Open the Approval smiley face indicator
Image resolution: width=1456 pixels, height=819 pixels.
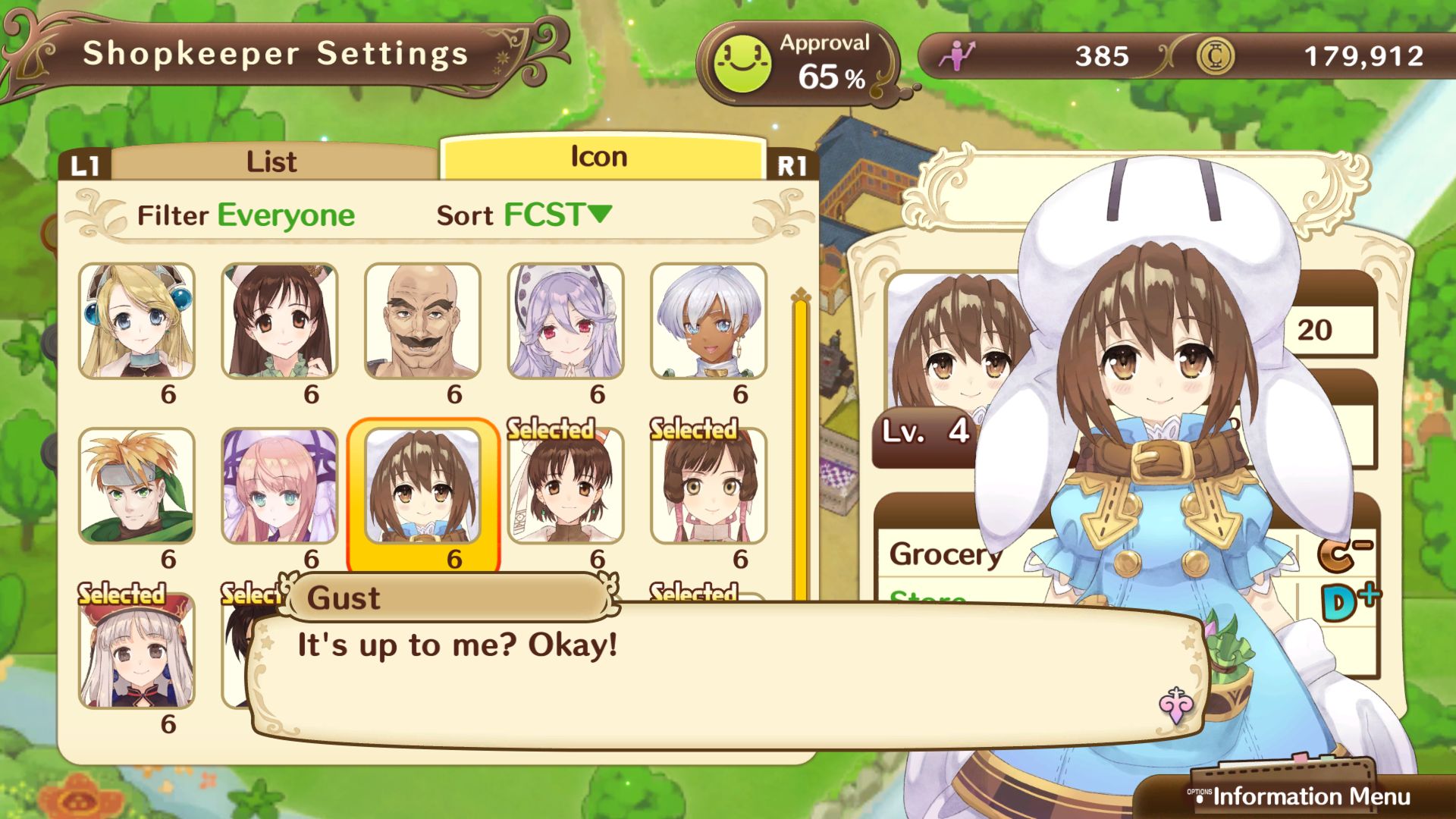742,59
